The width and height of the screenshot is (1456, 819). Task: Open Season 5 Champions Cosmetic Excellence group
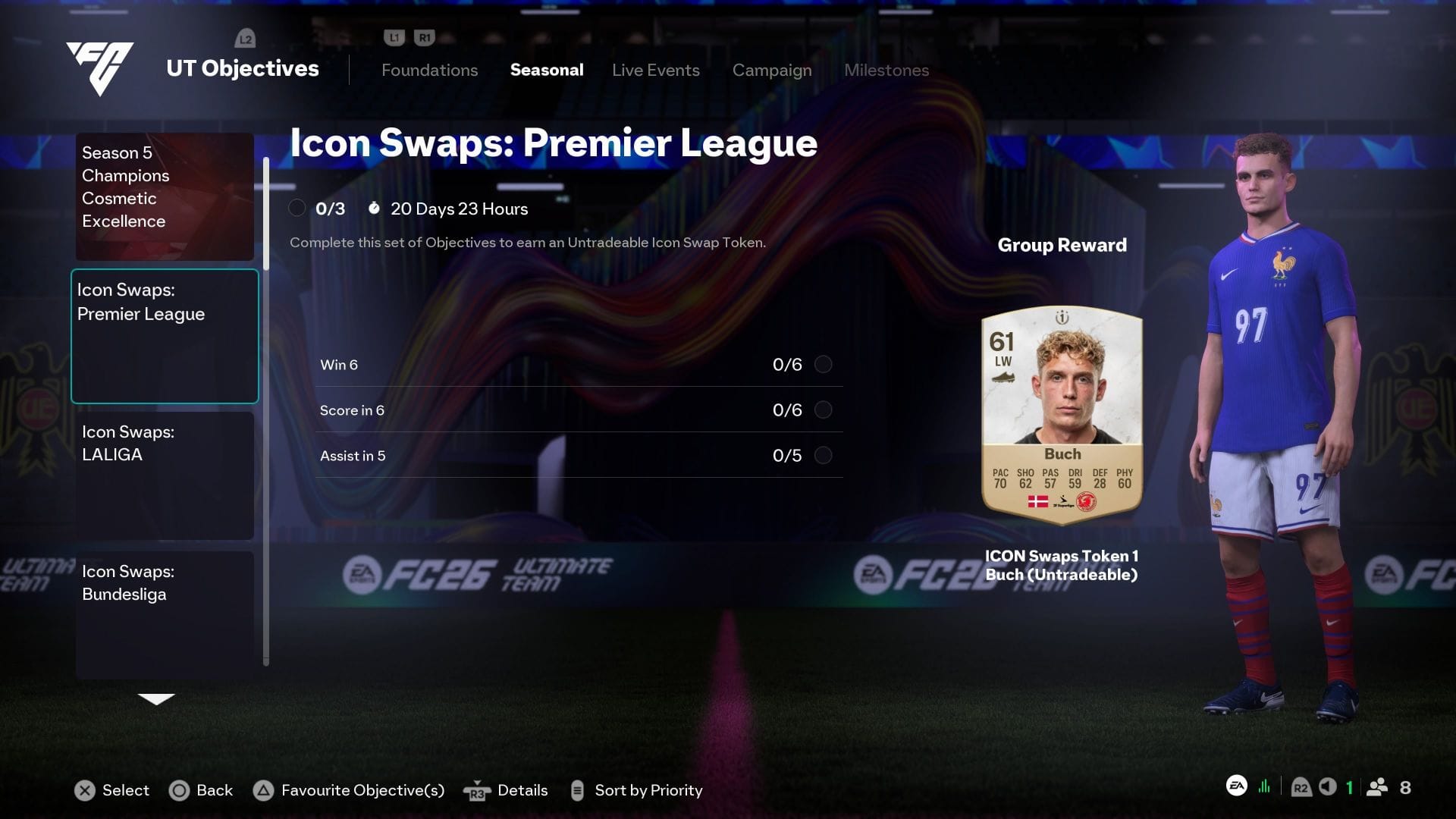pos(165,196)
